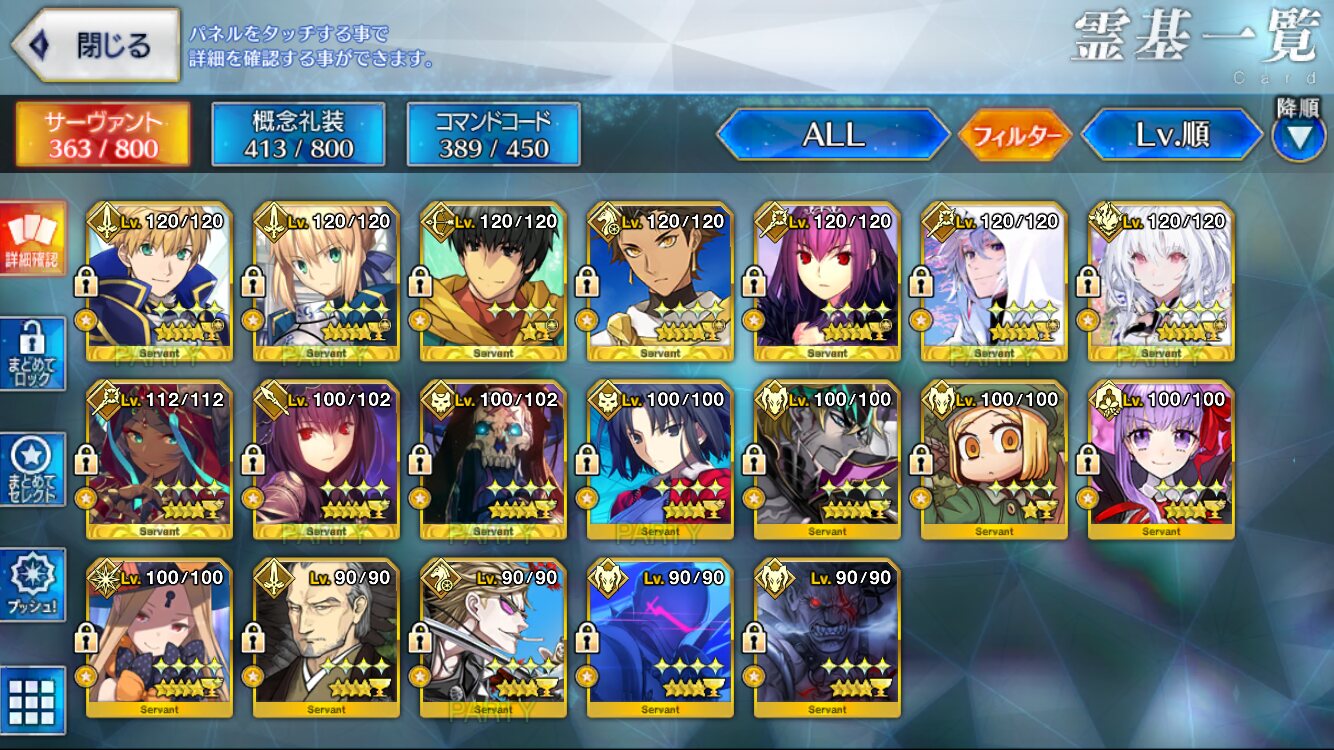Toggle the 降順 descending arrow

(x=1298, y=137)
